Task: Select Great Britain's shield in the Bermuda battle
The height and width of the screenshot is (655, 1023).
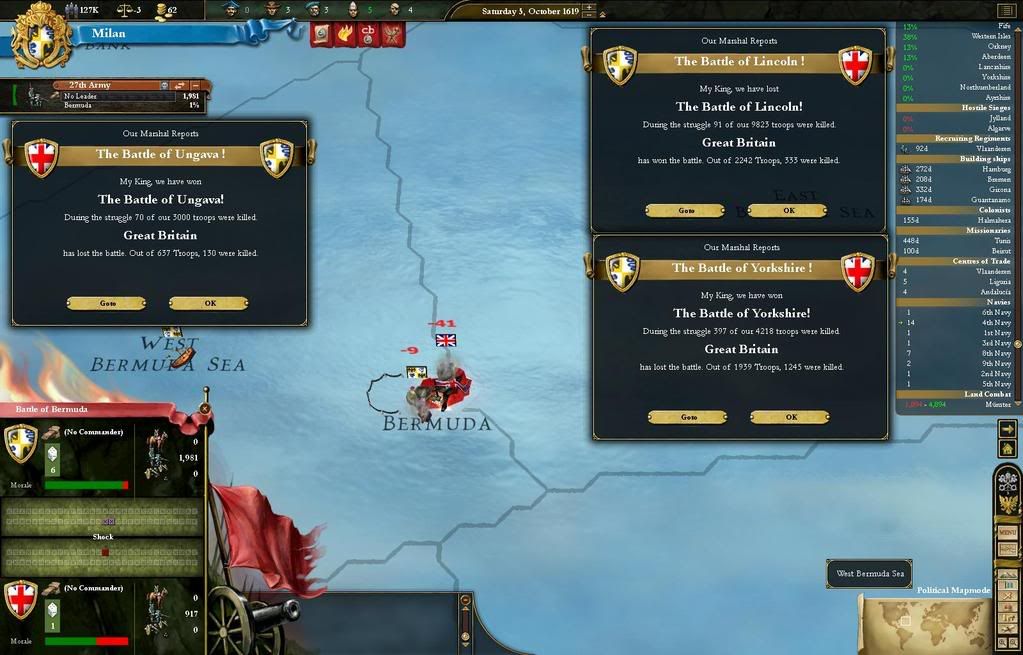Action: pos(21,599)
